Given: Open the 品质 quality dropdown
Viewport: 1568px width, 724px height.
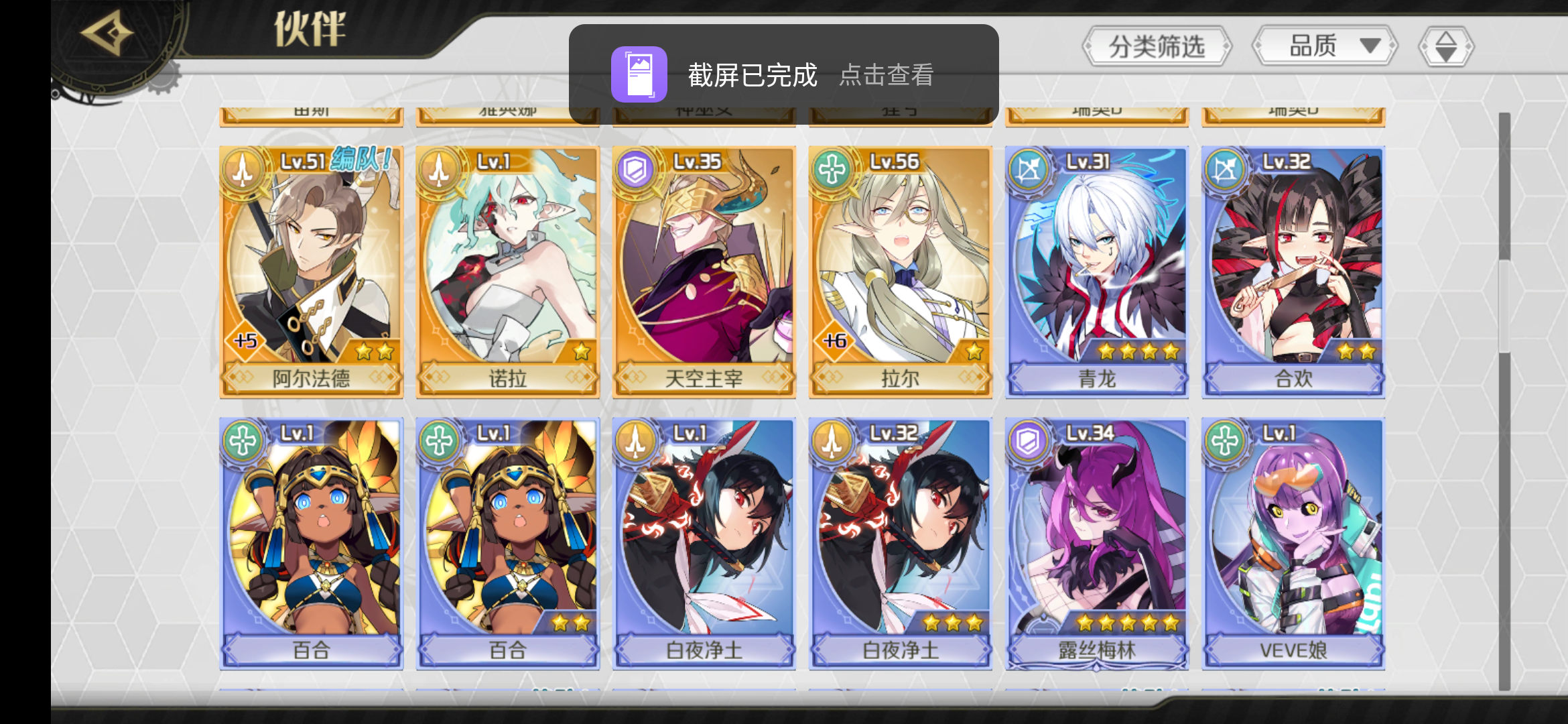Looking at the screenshot, I should tap(1324, 46).
